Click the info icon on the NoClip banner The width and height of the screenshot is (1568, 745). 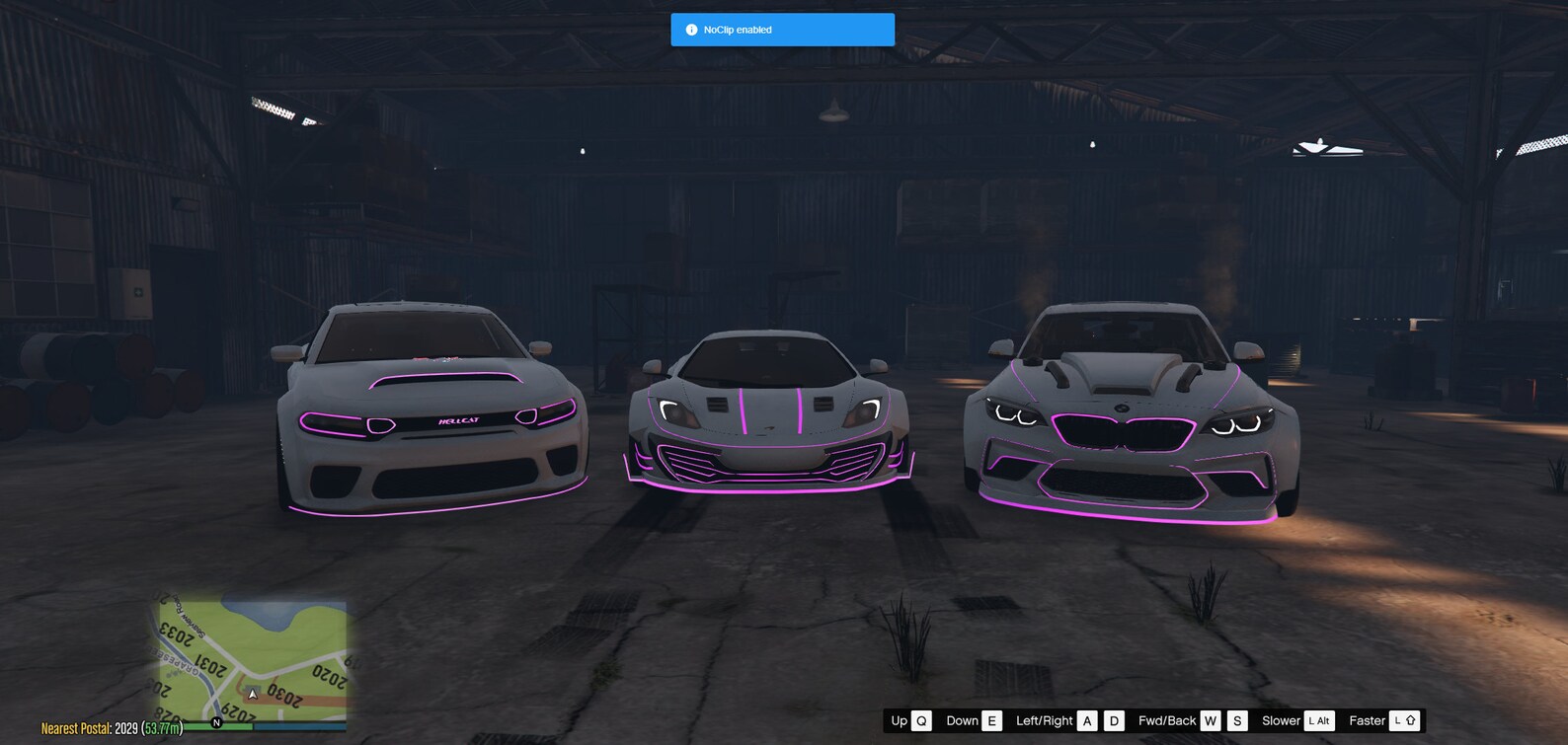[691, 30]
